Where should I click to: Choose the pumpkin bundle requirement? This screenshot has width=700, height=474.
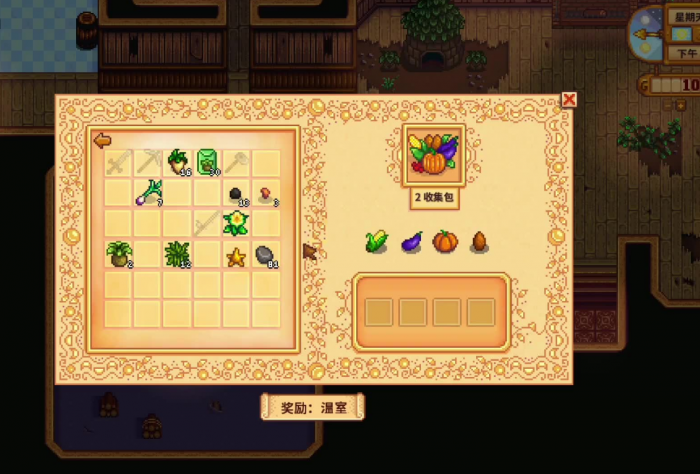(444, 241)
